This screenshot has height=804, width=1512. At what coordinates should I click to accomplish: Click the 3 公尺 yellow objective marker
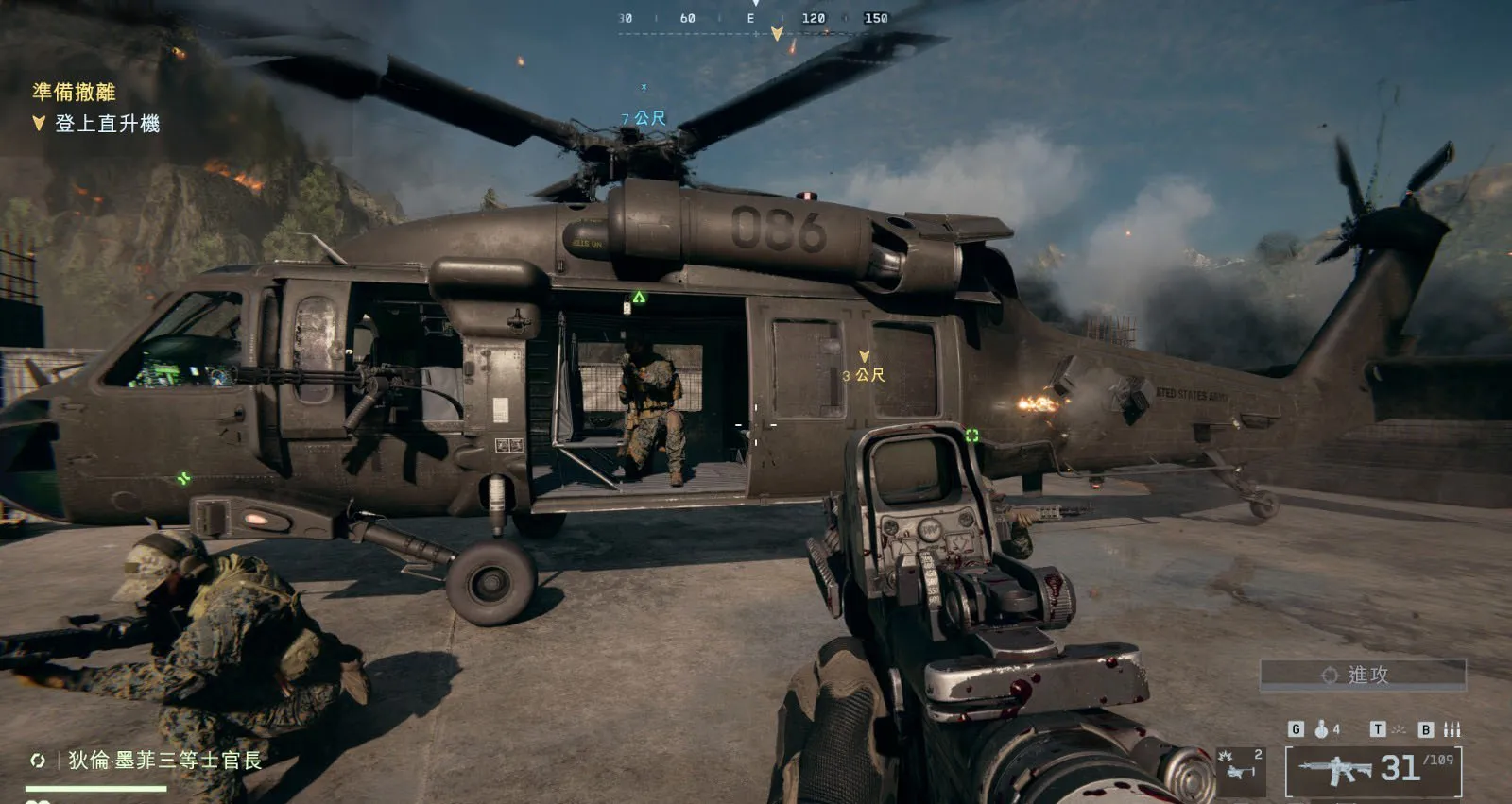[x=864, y=368]
